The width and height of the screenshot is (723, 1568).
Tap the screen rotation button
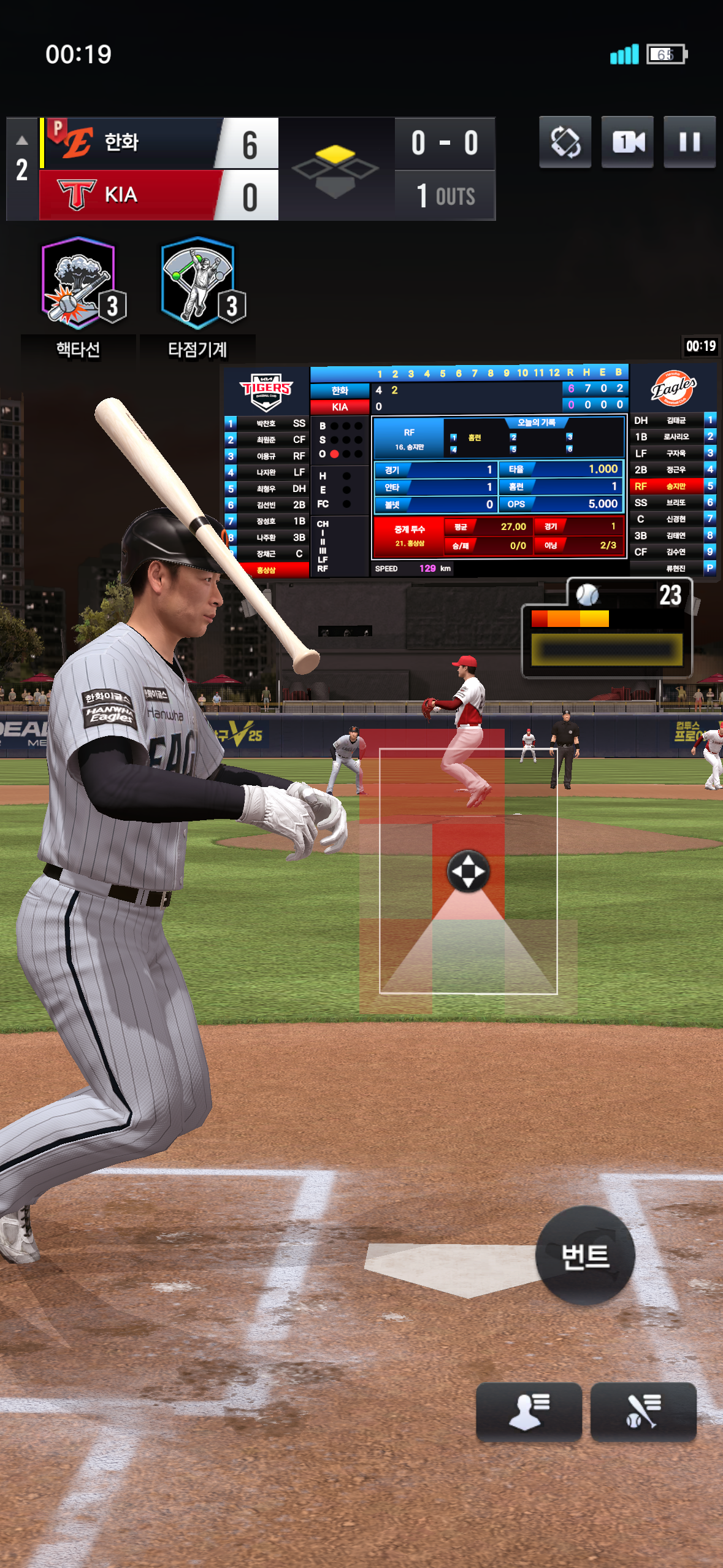(x=565, y=142)
